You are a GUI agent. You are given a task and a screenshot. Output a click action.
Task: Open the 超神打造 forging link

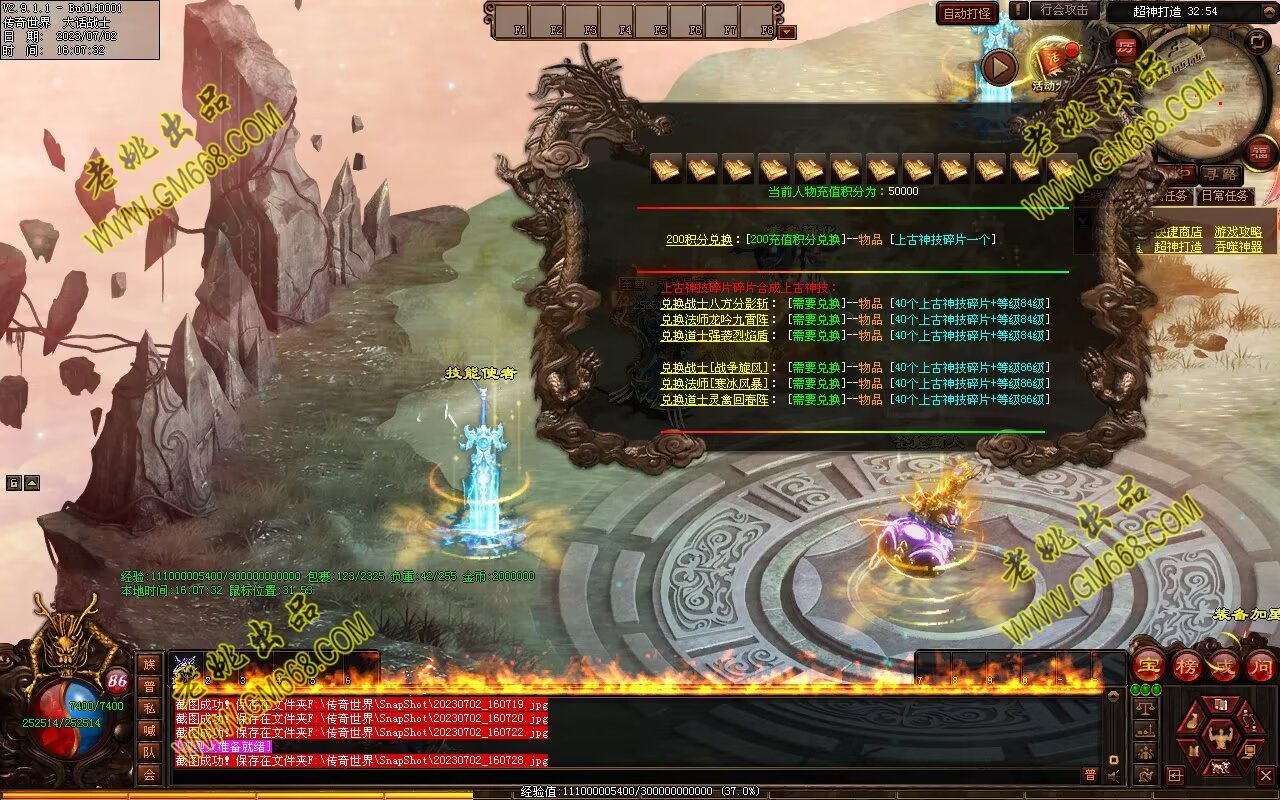[1178, 247]
